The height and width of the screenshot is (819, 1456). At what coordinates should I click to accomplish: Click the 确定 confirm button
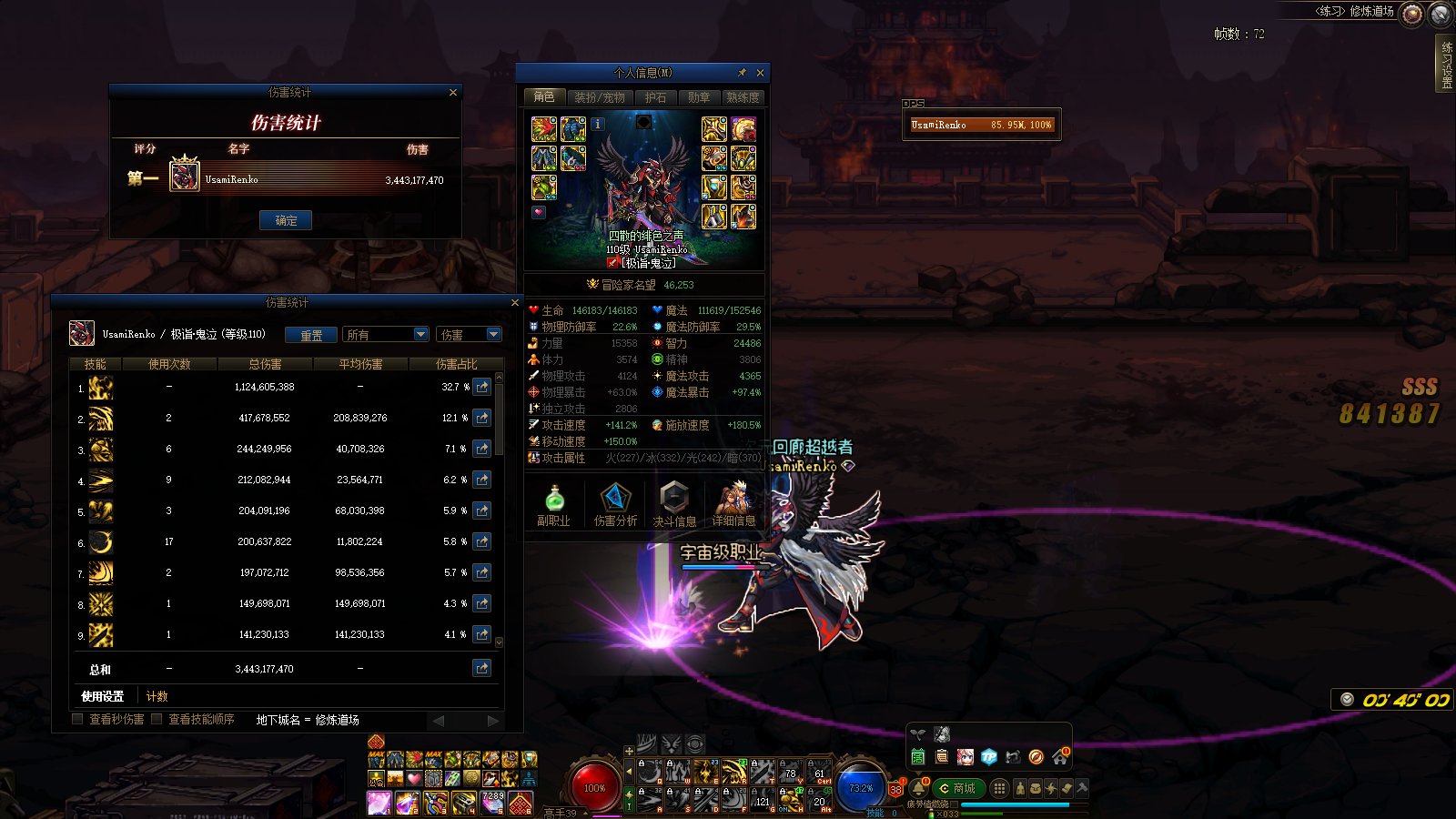coord(286,220)
